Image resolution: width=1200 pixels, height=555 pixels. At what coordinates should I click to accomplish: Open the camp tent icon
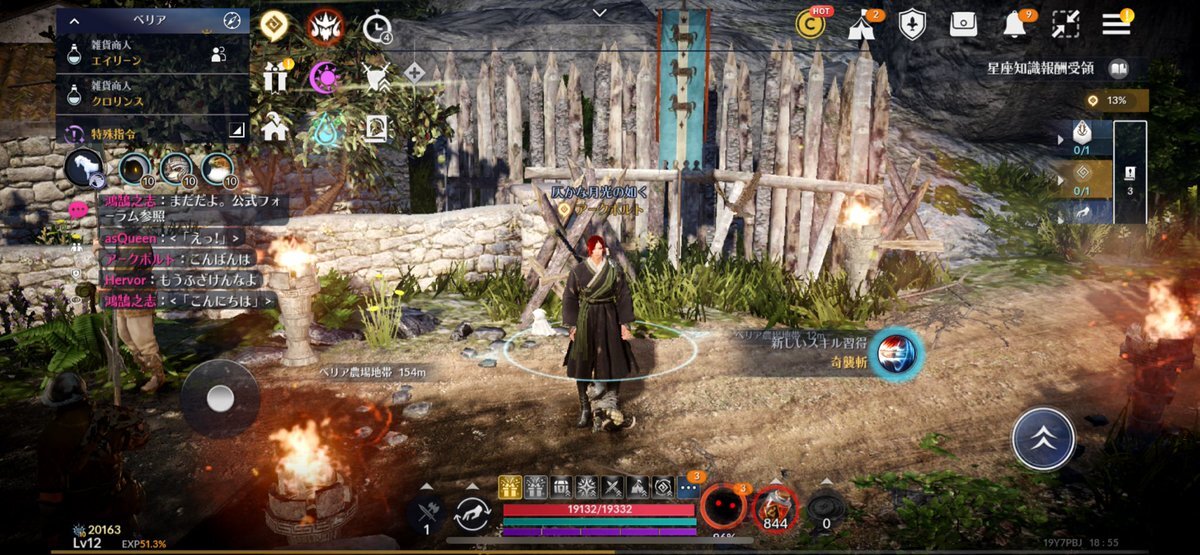(x=861, y=25)
